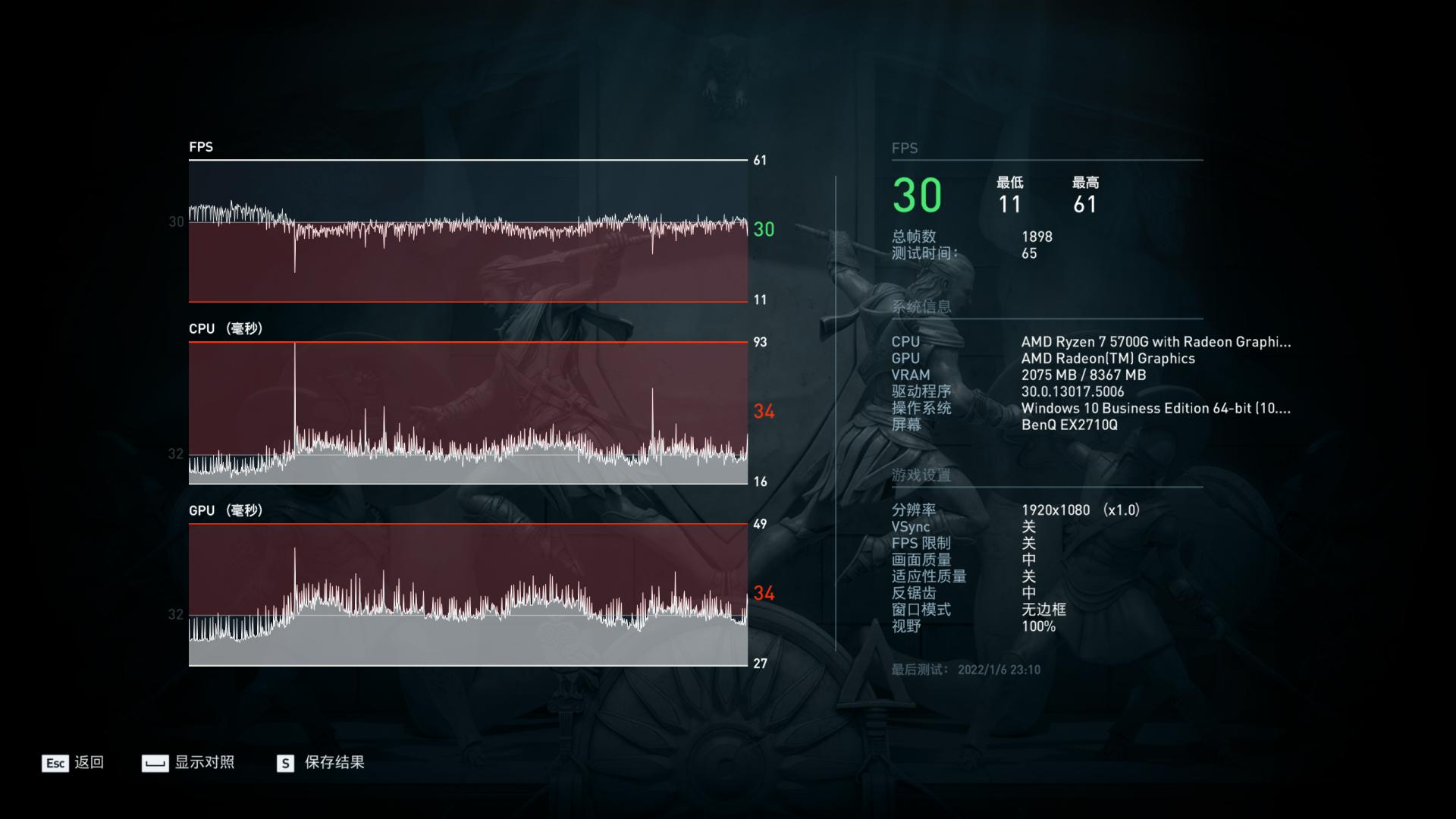Viewport: 1456px width, 819px height.
Task: Click the 保存结果 save results label
Action: click(334, 764)
